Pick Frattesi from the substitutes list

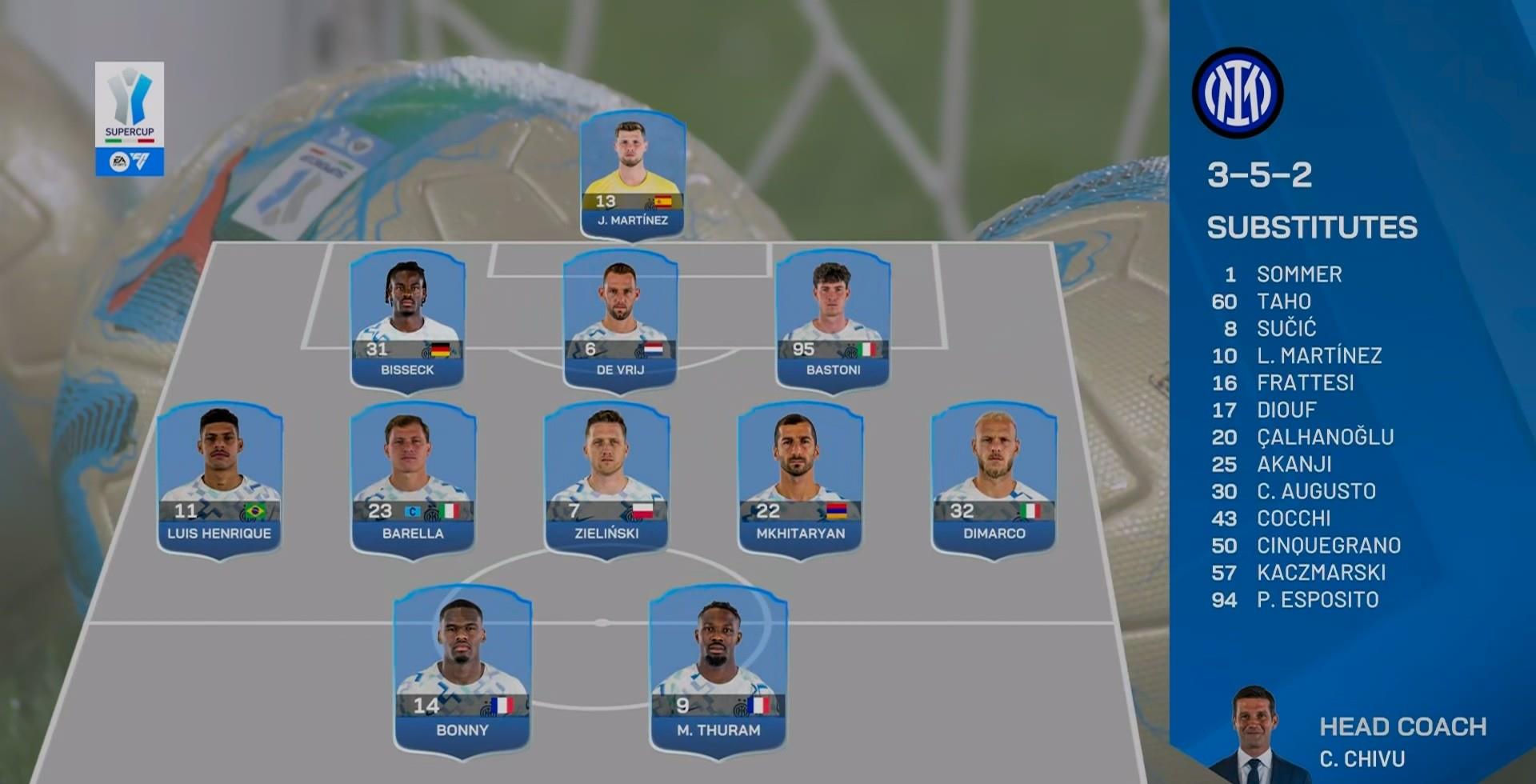1305,383
